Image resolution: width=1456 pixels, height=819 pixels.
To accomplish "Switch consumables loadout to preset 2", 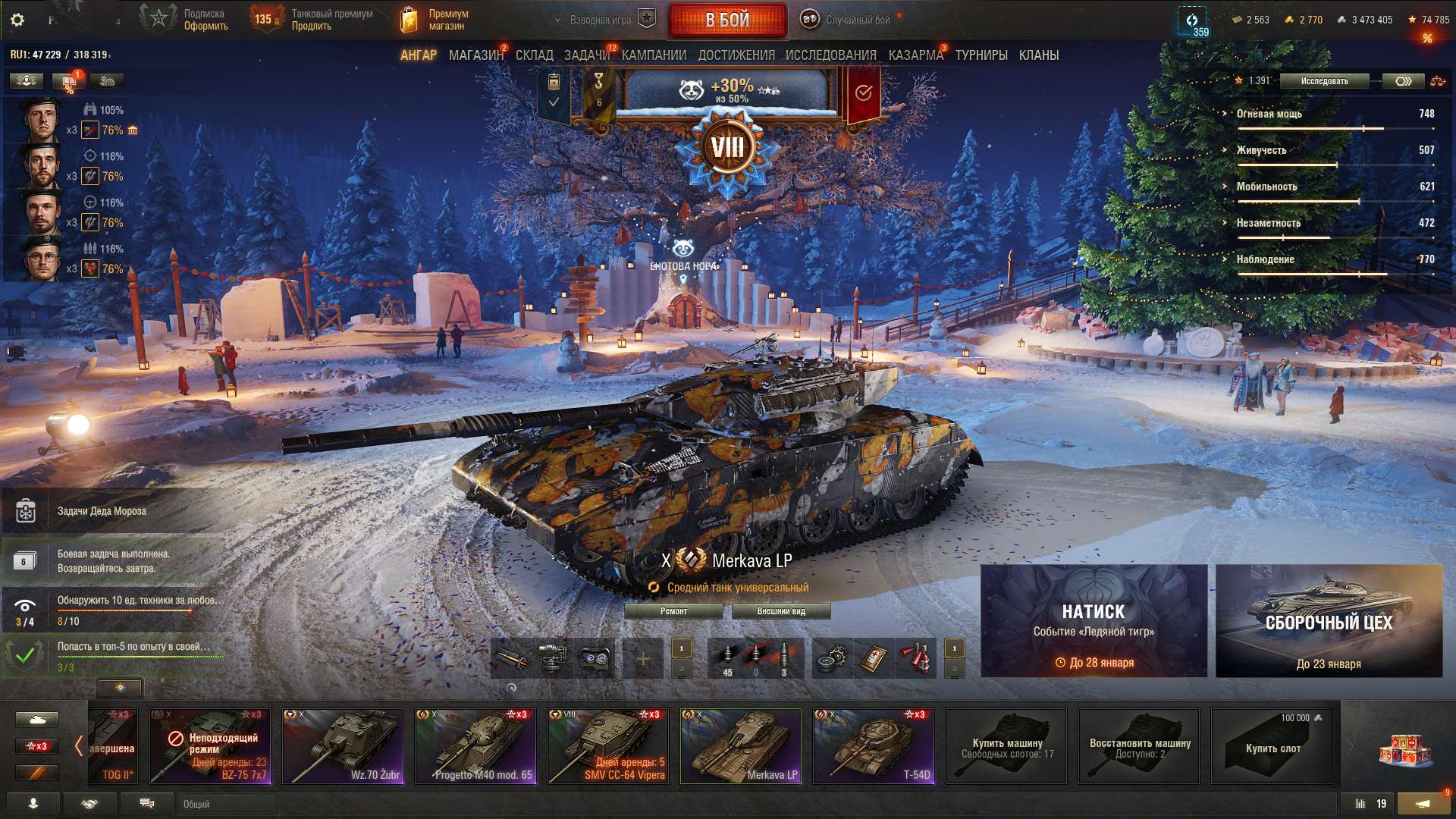I will (954, 670).
